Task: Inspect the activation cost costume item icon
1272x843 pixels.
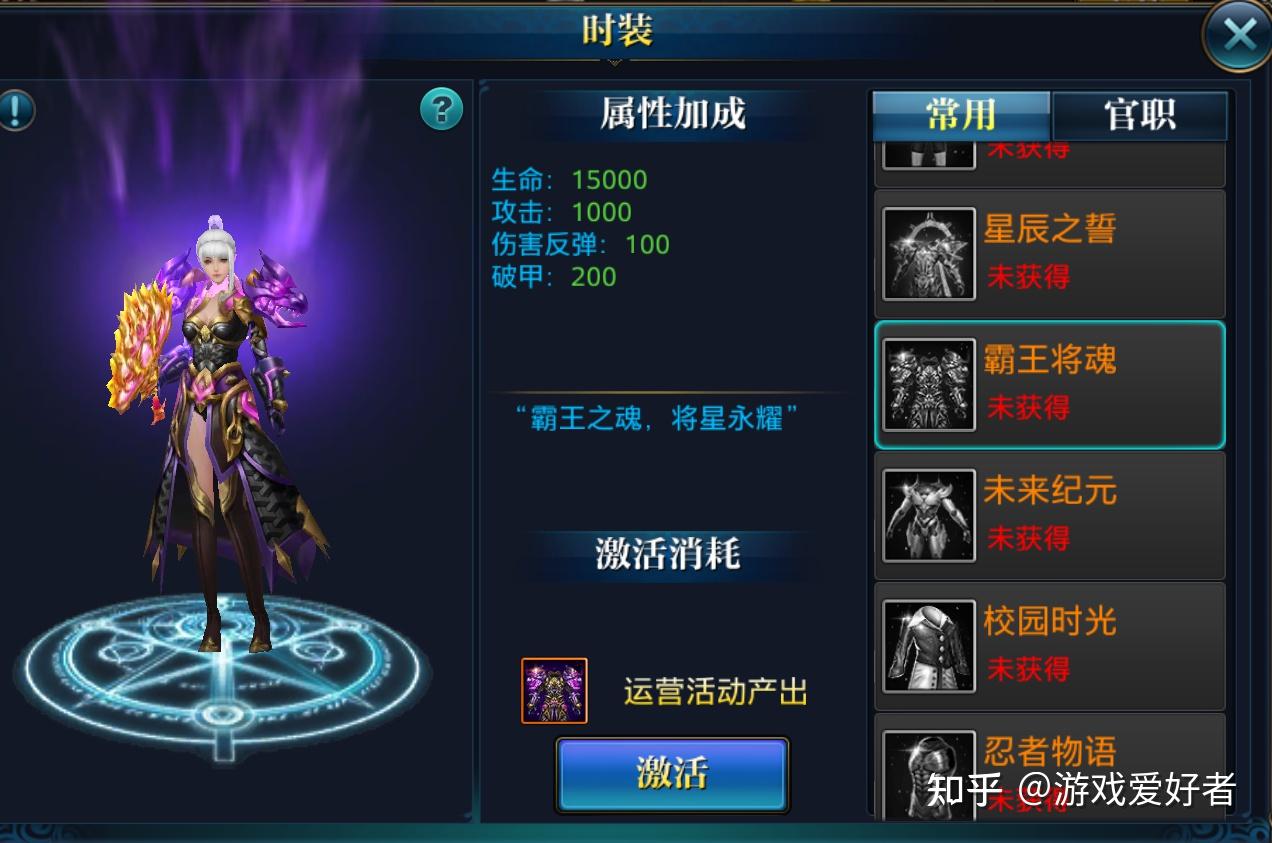Action: 554,691
